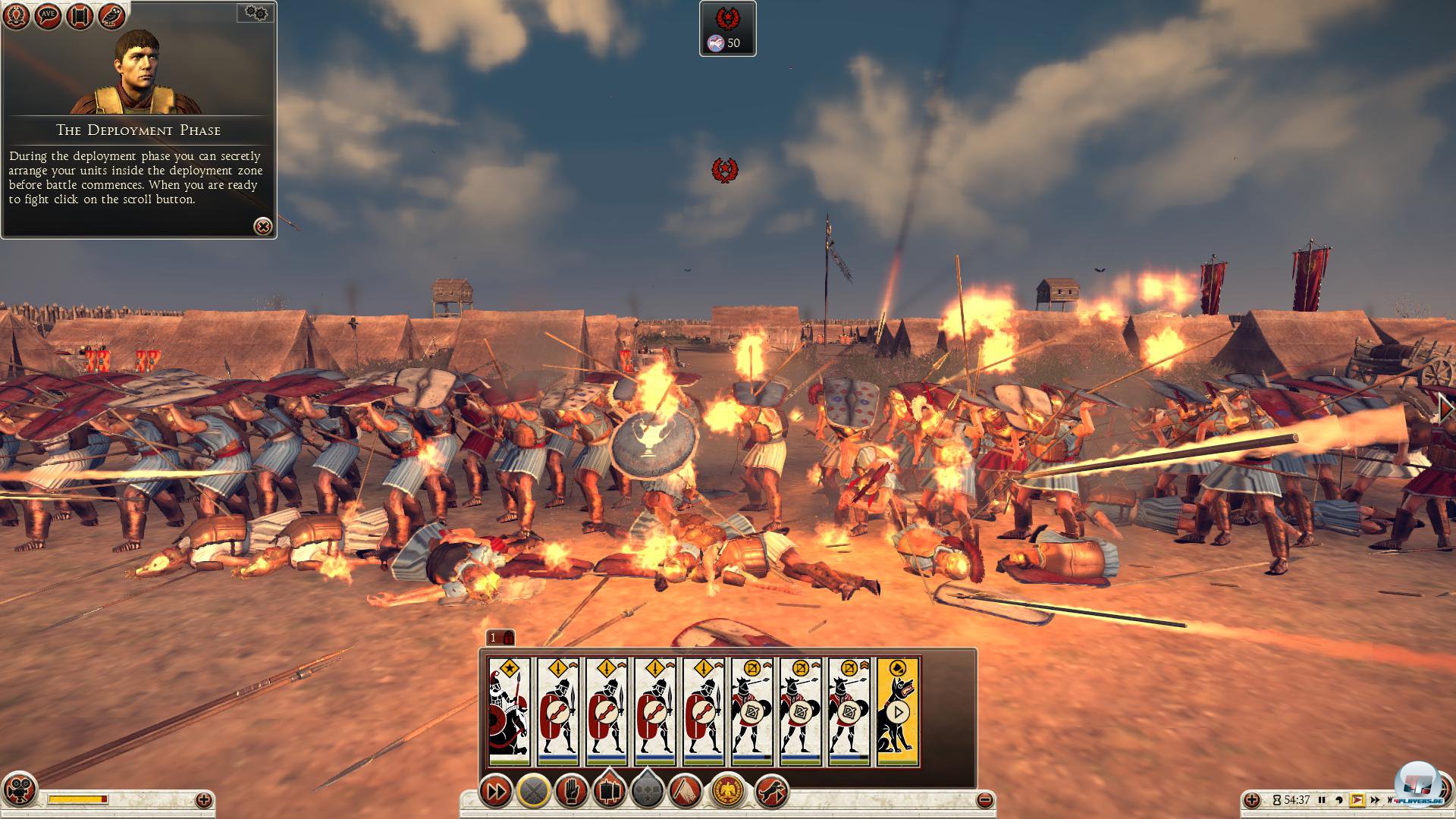Open advisor settings with the gears icon
Viewport: 1456px width, 819px height.
[x=256, y=13]
